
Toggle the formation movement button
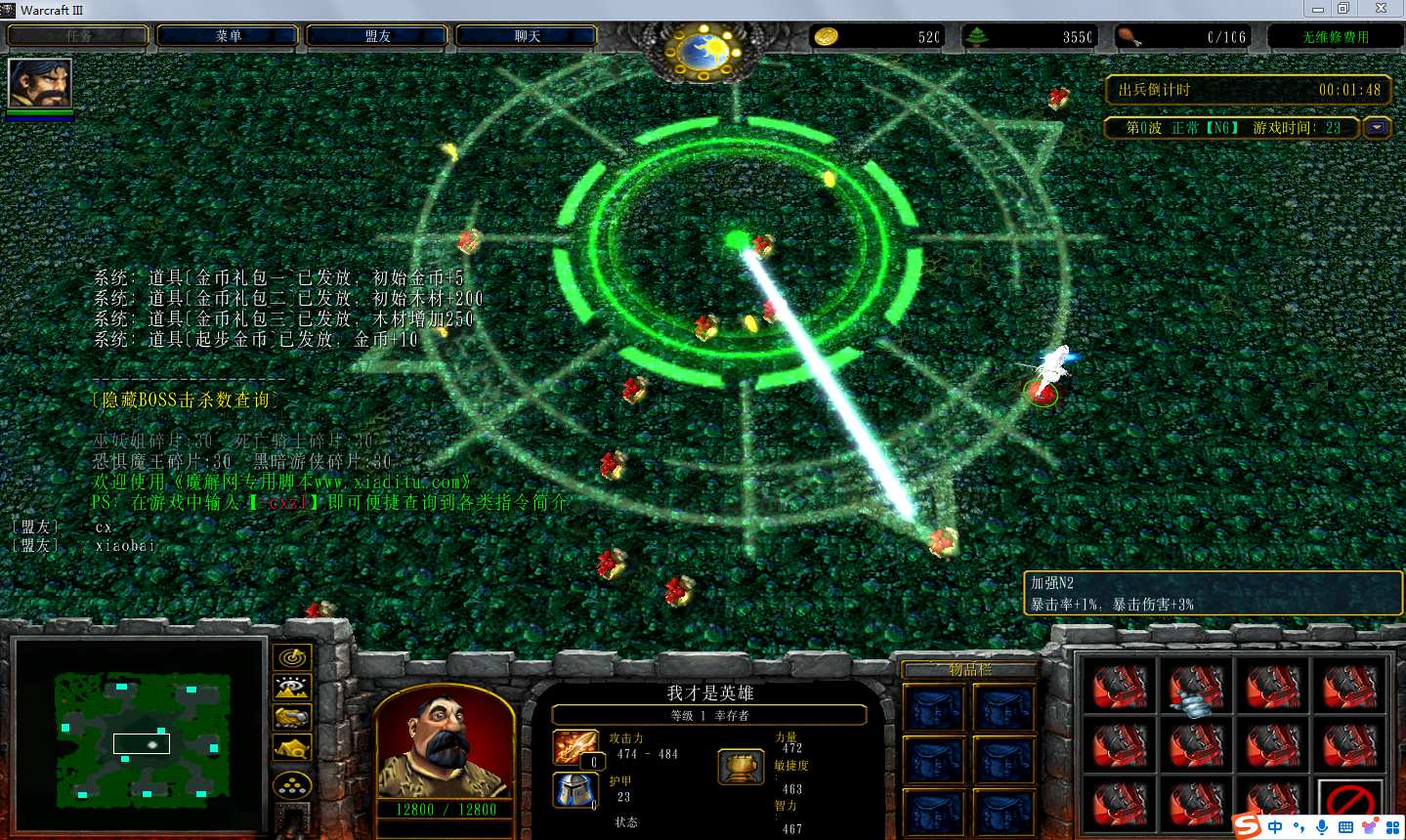tap(292, 784)
